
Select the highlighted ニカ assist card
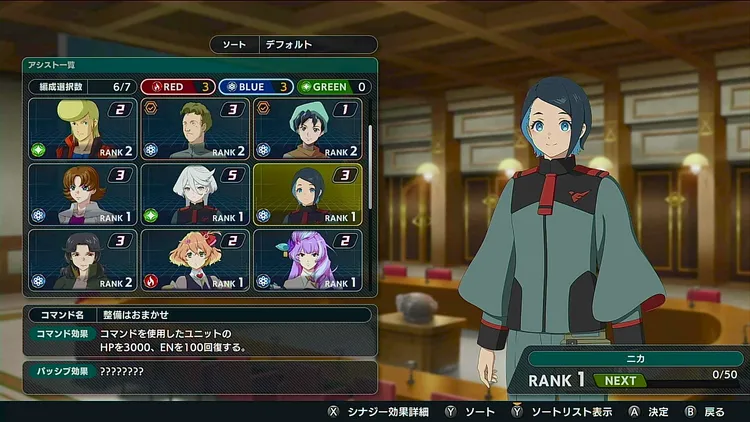click(x=306, y=194)
